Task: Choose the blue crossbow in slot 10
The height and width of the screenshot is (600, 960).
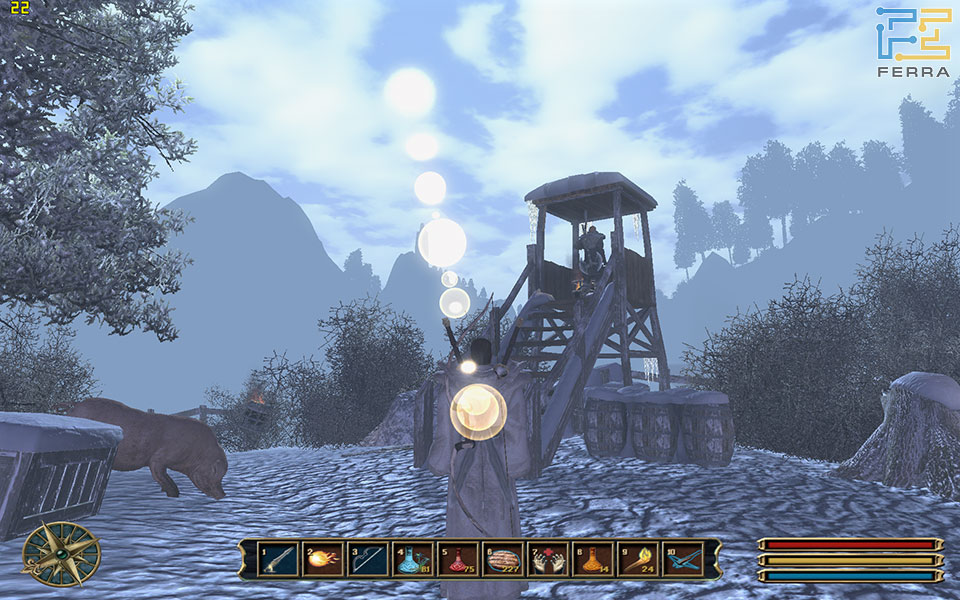Action: click(683, 558)
